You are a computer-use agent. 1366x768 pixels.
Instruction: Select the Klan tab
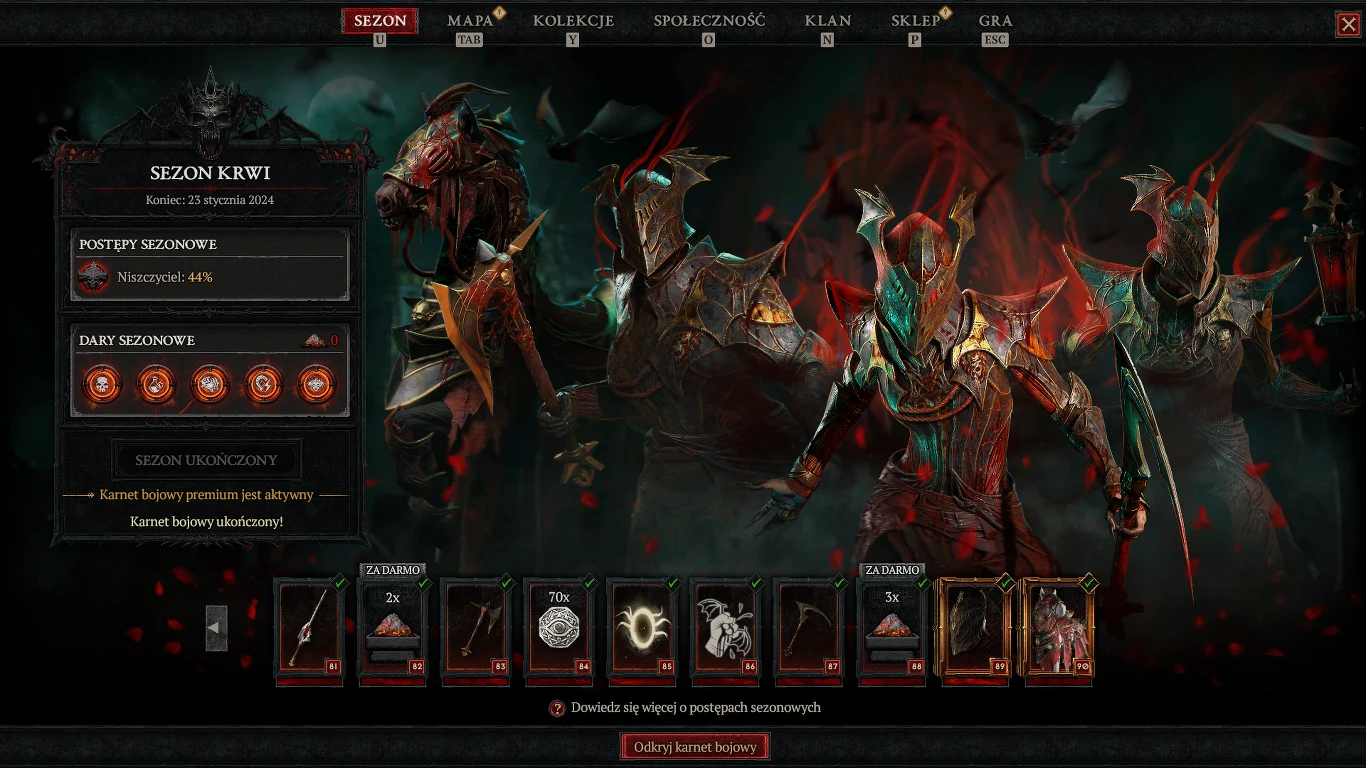tap(827, 21)
